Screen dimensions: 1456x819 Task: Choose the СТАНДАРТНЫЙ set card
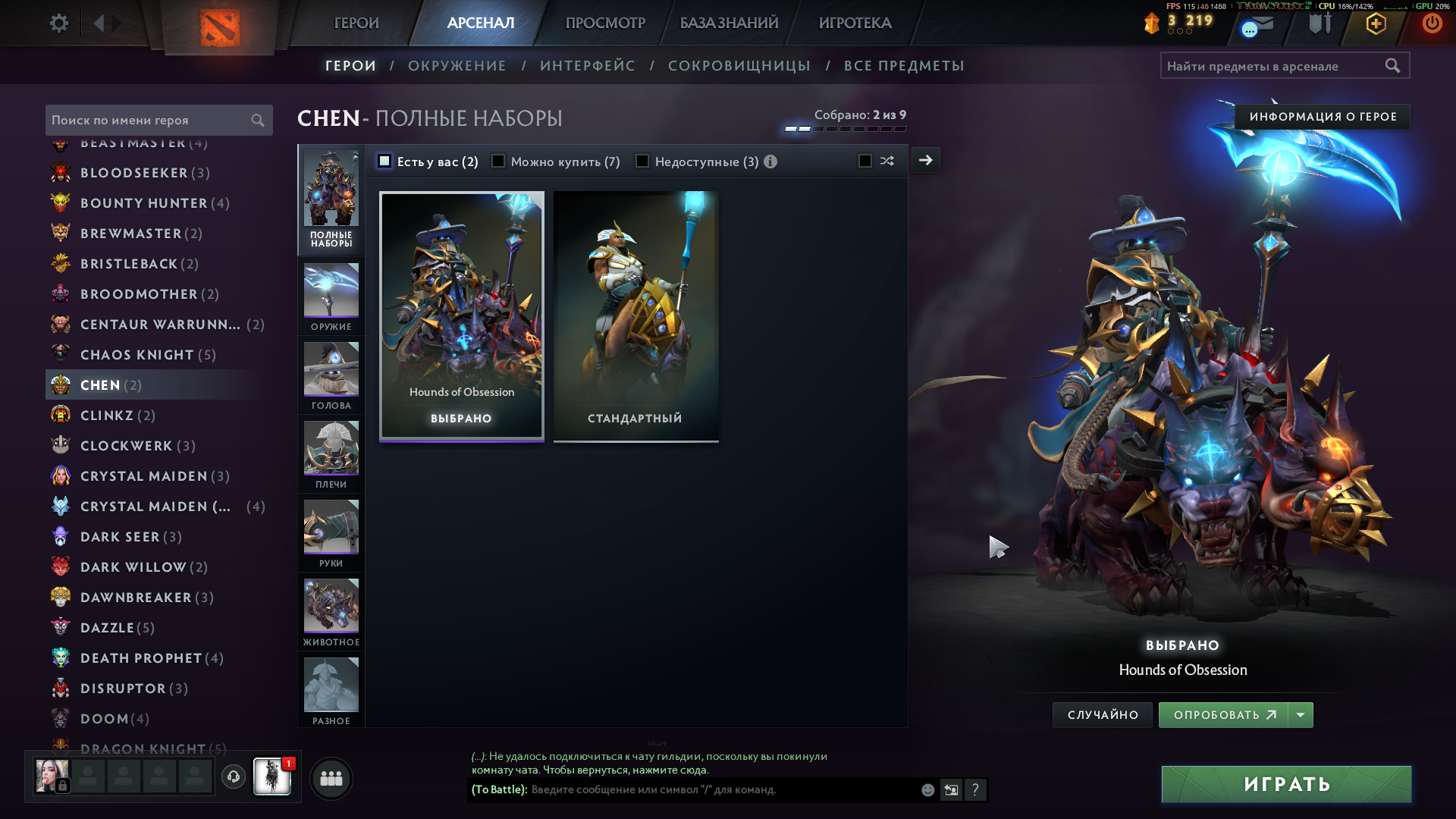tap(635, 315)
